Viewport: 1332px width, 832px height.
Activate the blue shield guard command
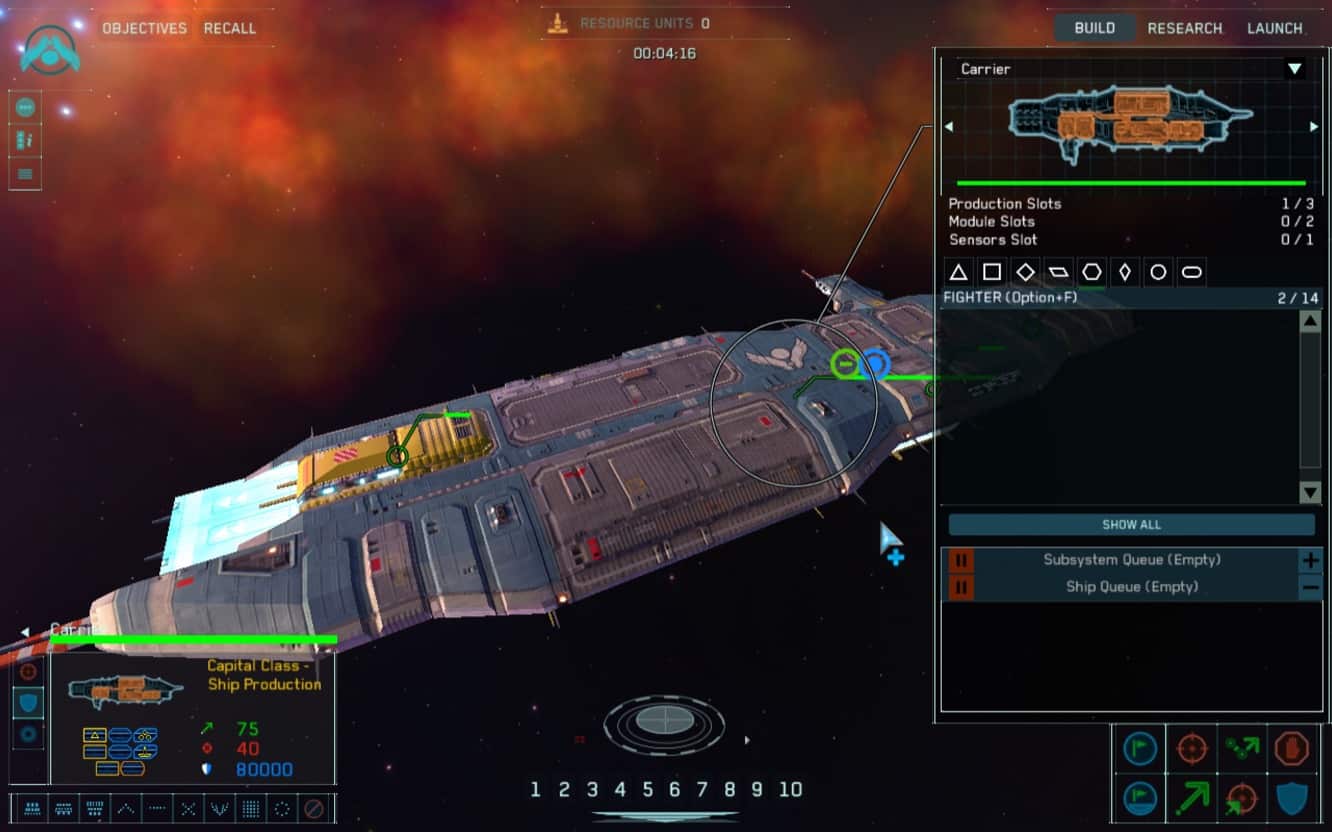[1292, 798]
